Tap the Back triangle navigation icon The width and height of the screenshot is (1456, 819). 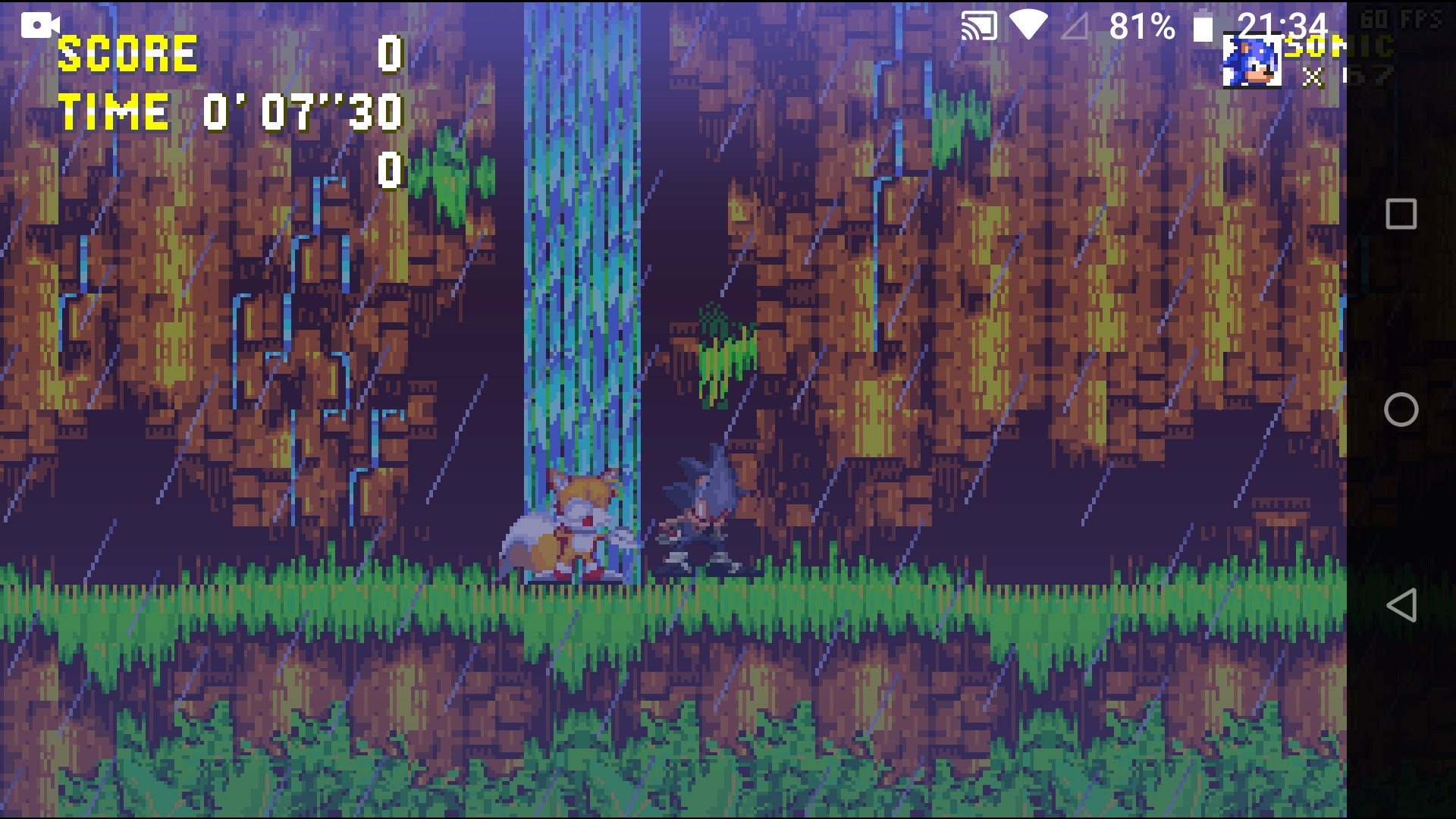click(x=1401, y=604)
